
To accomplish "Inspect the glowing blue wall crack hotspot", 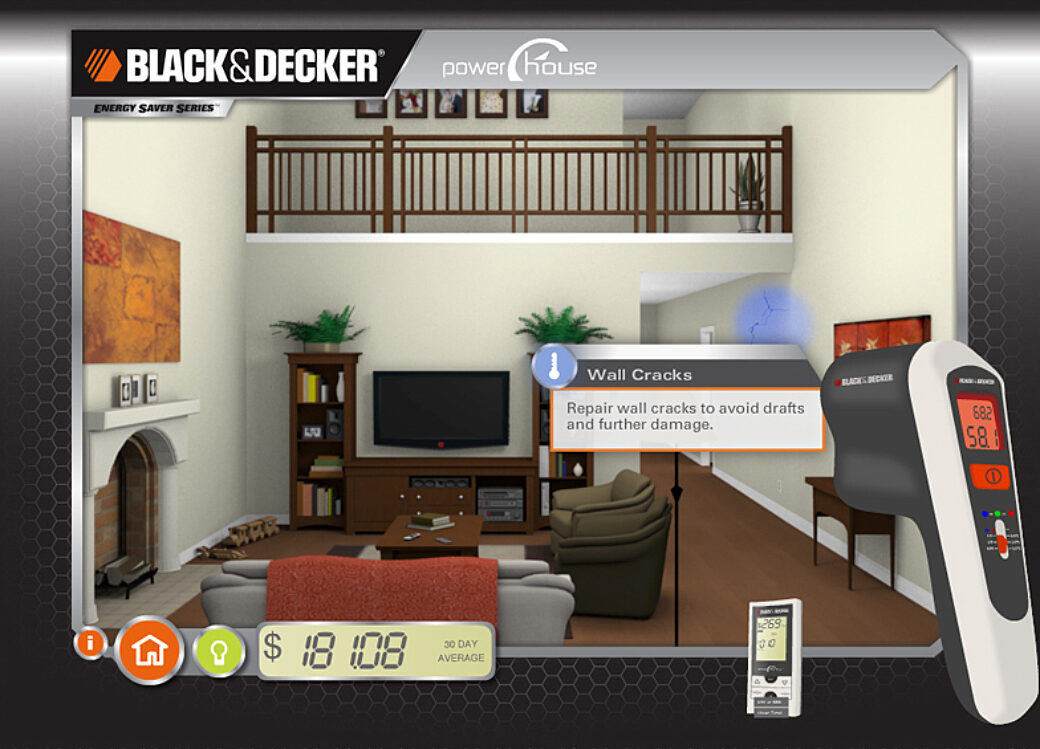I will pos(771,317).
